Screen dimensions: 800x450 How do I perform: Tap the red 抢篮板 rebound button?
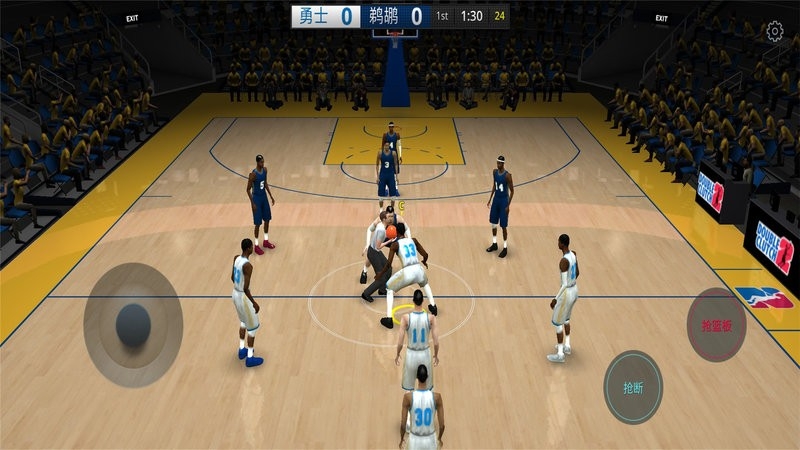[x=716, y=324]
